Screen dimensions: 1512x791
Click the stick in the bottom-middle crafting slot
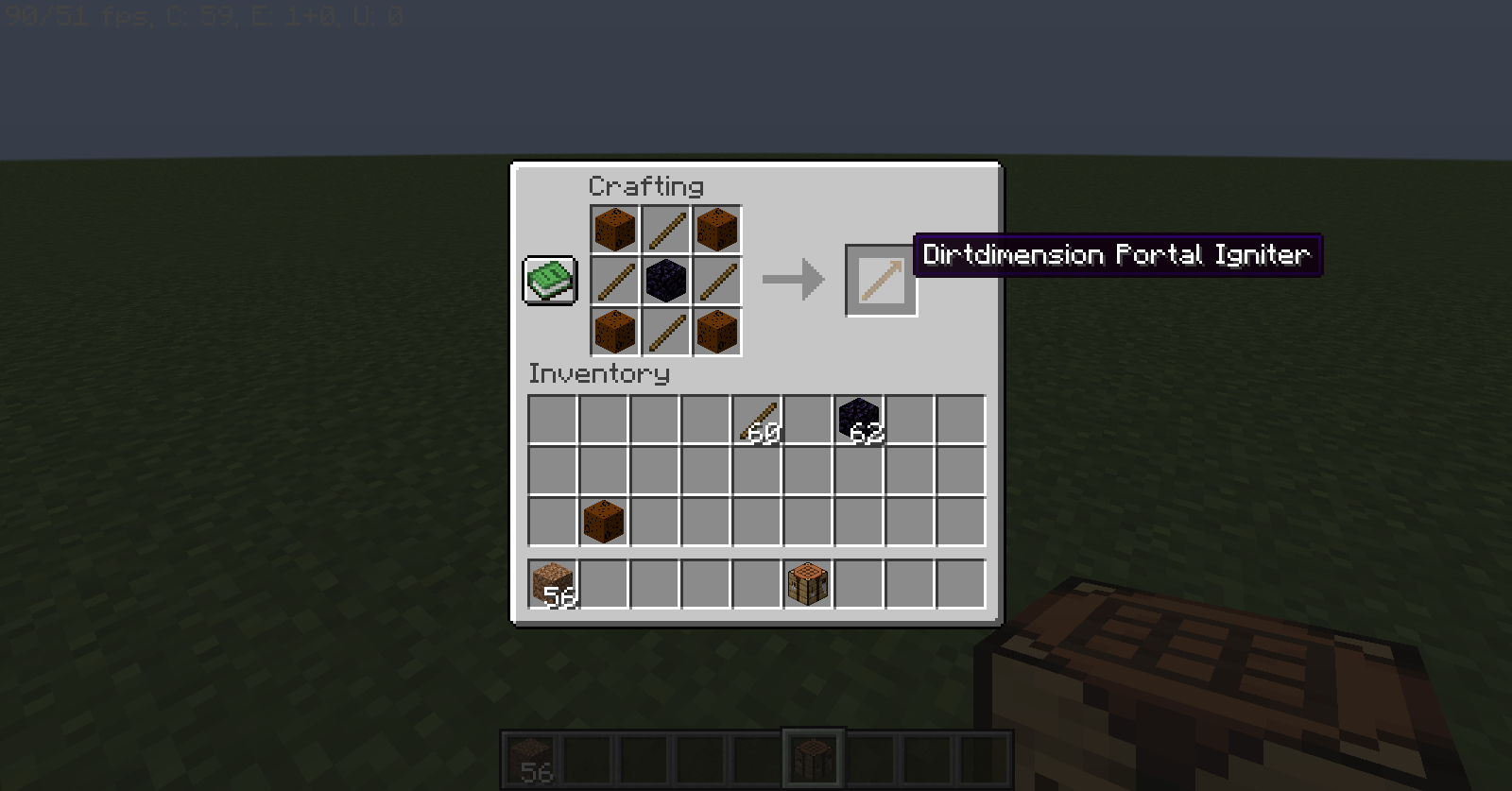[666, 333]
